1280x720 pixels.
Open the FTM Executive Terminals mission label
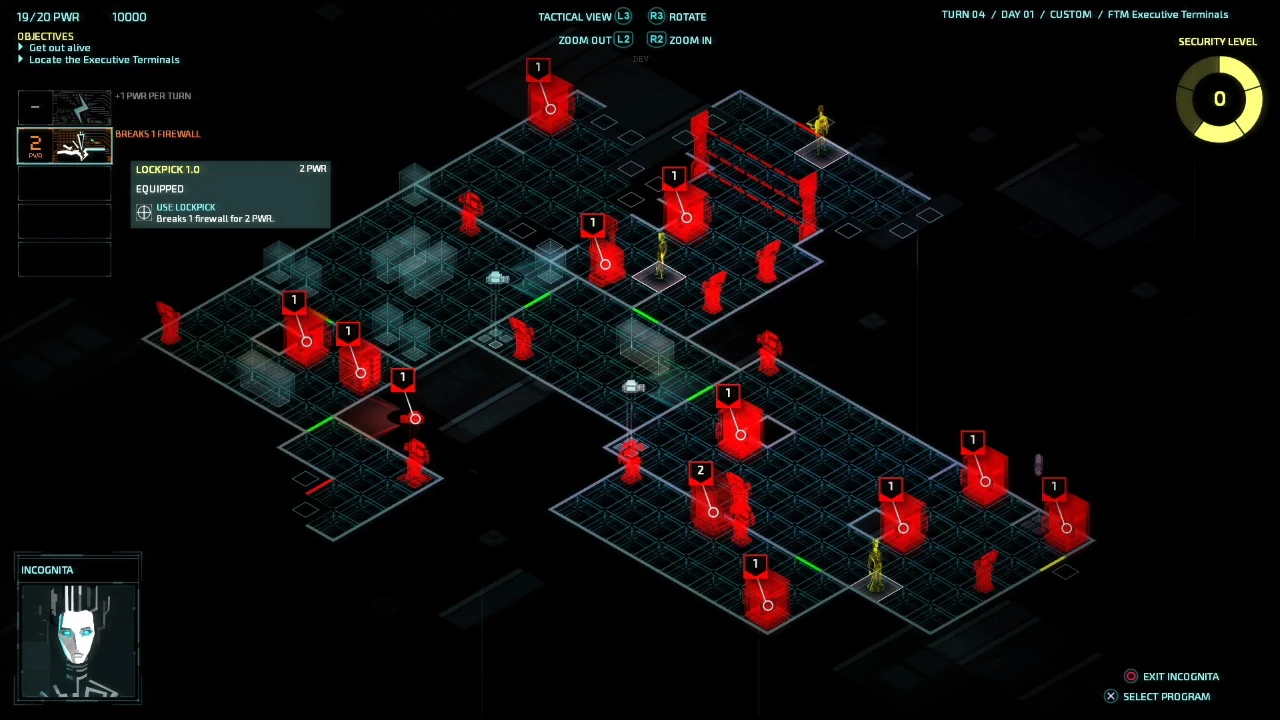[x=1167, y=14]
